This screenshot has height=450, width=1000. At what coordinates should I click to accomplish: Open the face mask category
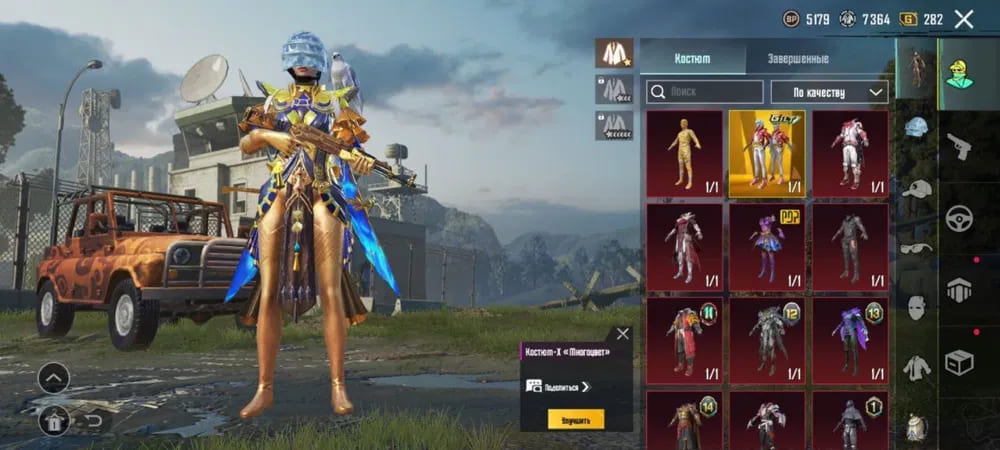tap(917, 308)
